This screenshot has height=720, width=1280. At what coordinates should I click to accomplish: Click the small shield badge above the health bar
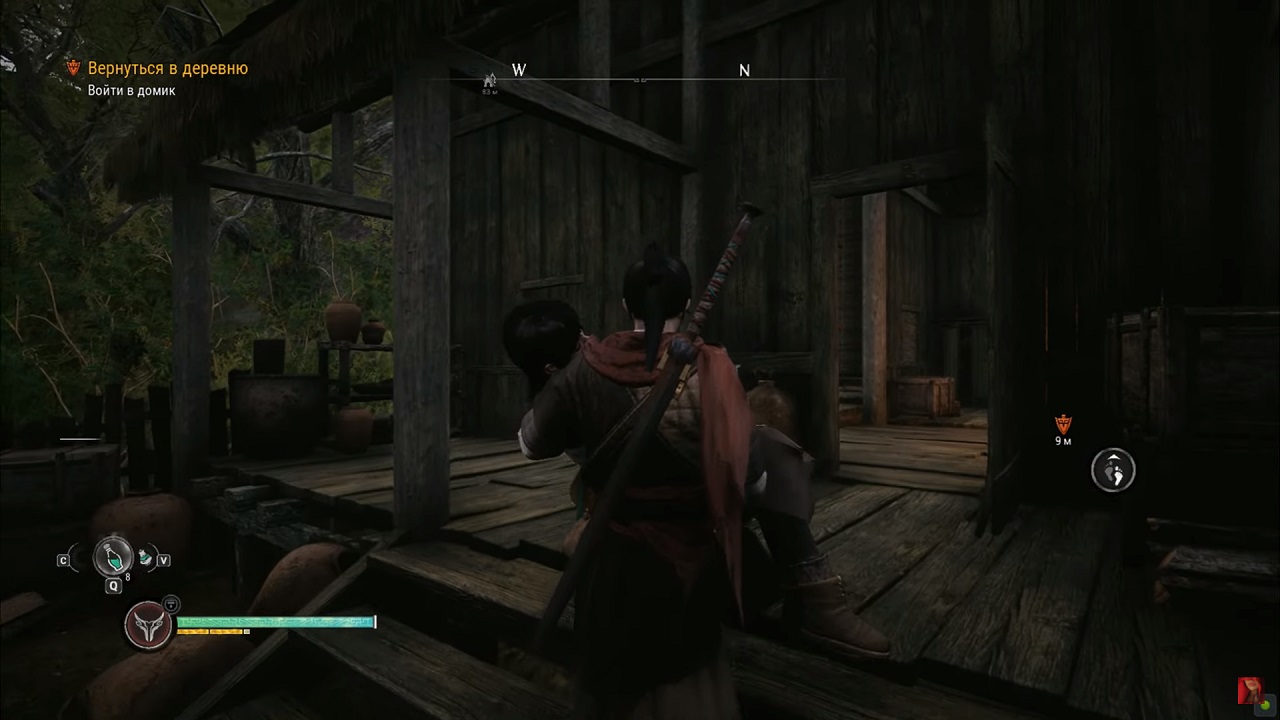point(172,604)
